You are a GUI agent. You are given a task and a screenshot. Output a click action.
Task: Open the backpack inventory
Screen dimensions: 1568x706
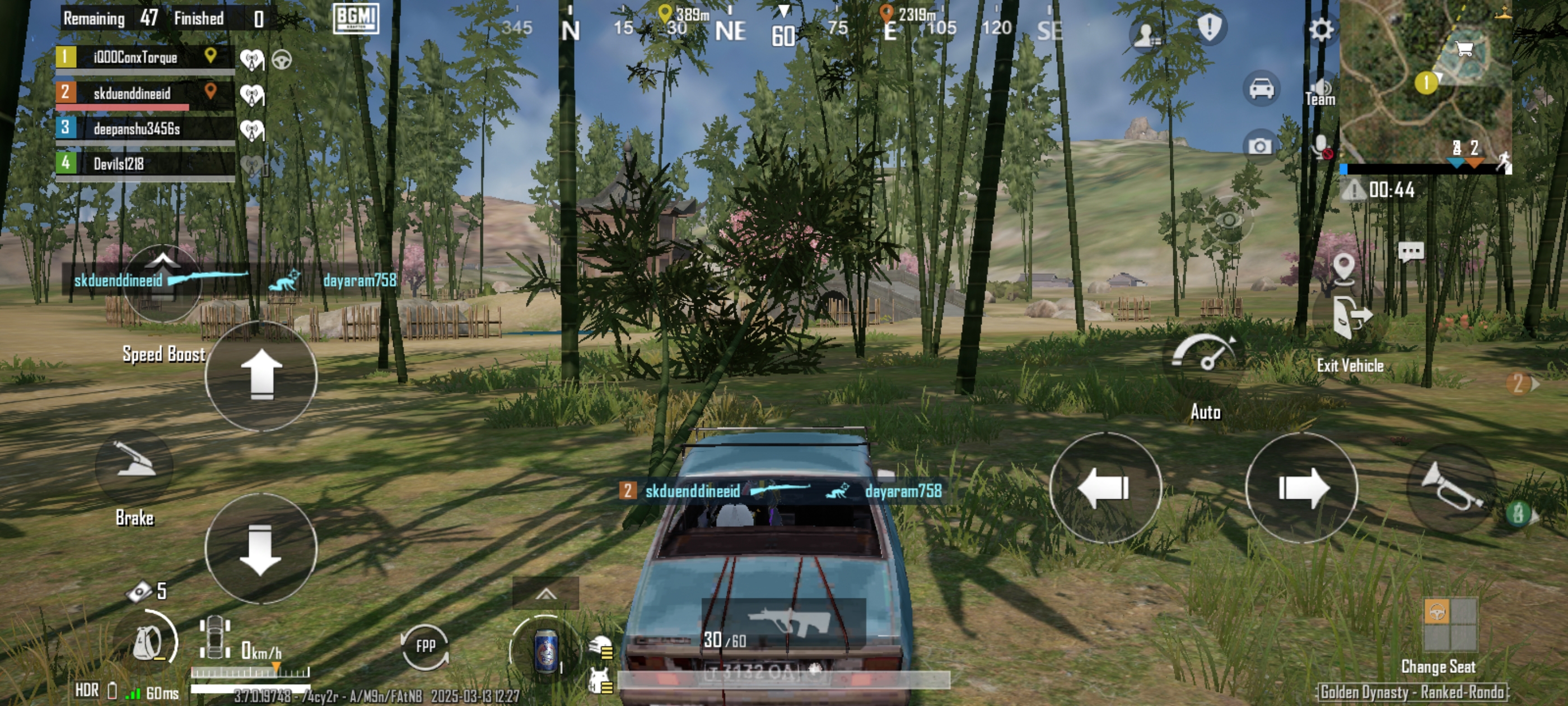point(148,642)
